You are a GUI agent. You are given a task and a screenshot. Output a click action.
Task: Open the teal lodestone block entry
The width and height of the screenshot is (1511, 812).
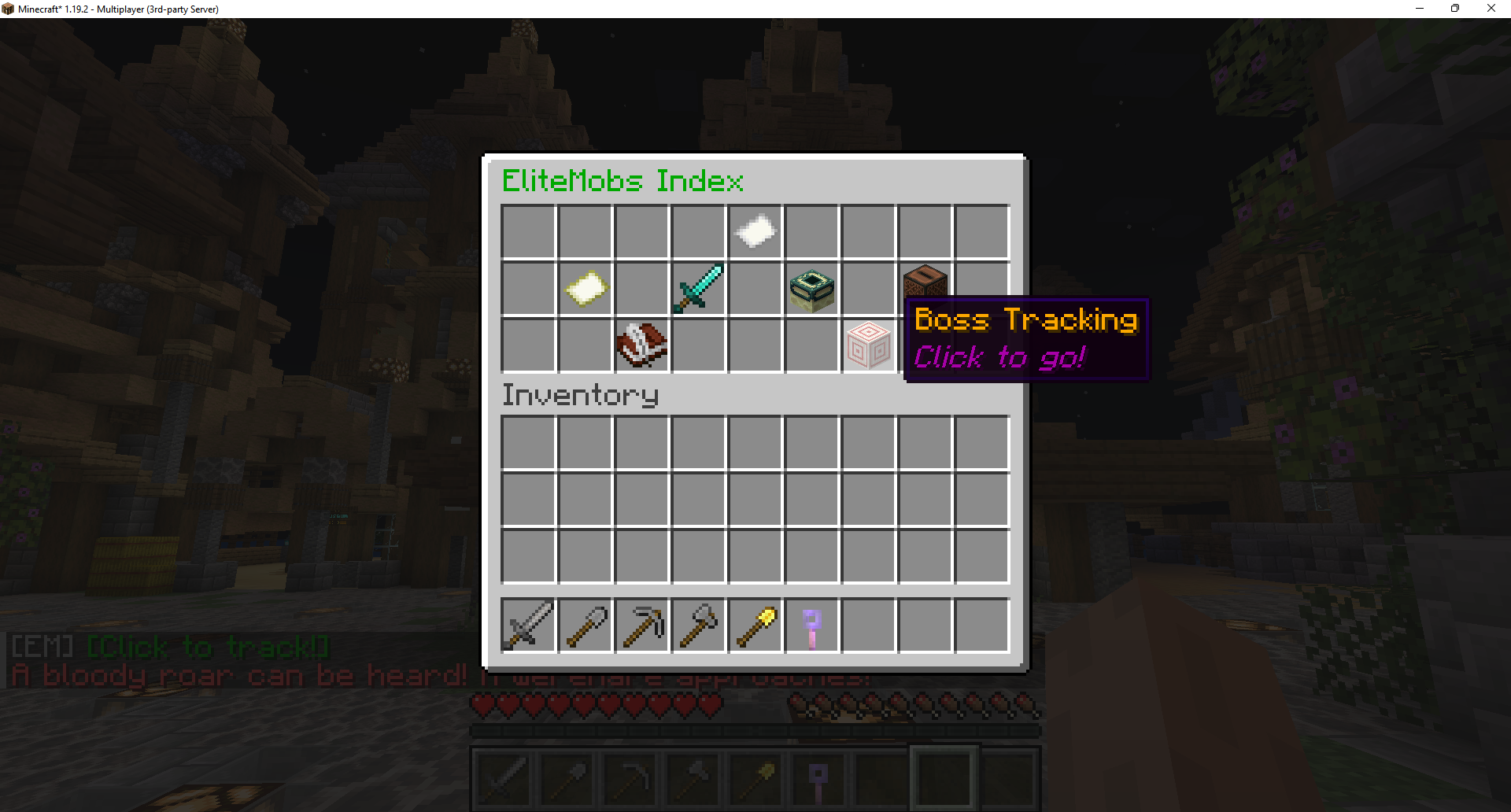(811, 289)
